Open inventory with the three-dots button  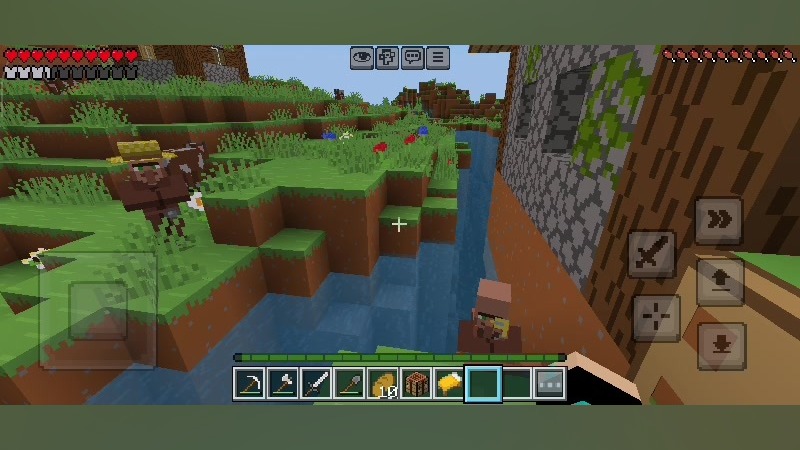click(549, 383)
